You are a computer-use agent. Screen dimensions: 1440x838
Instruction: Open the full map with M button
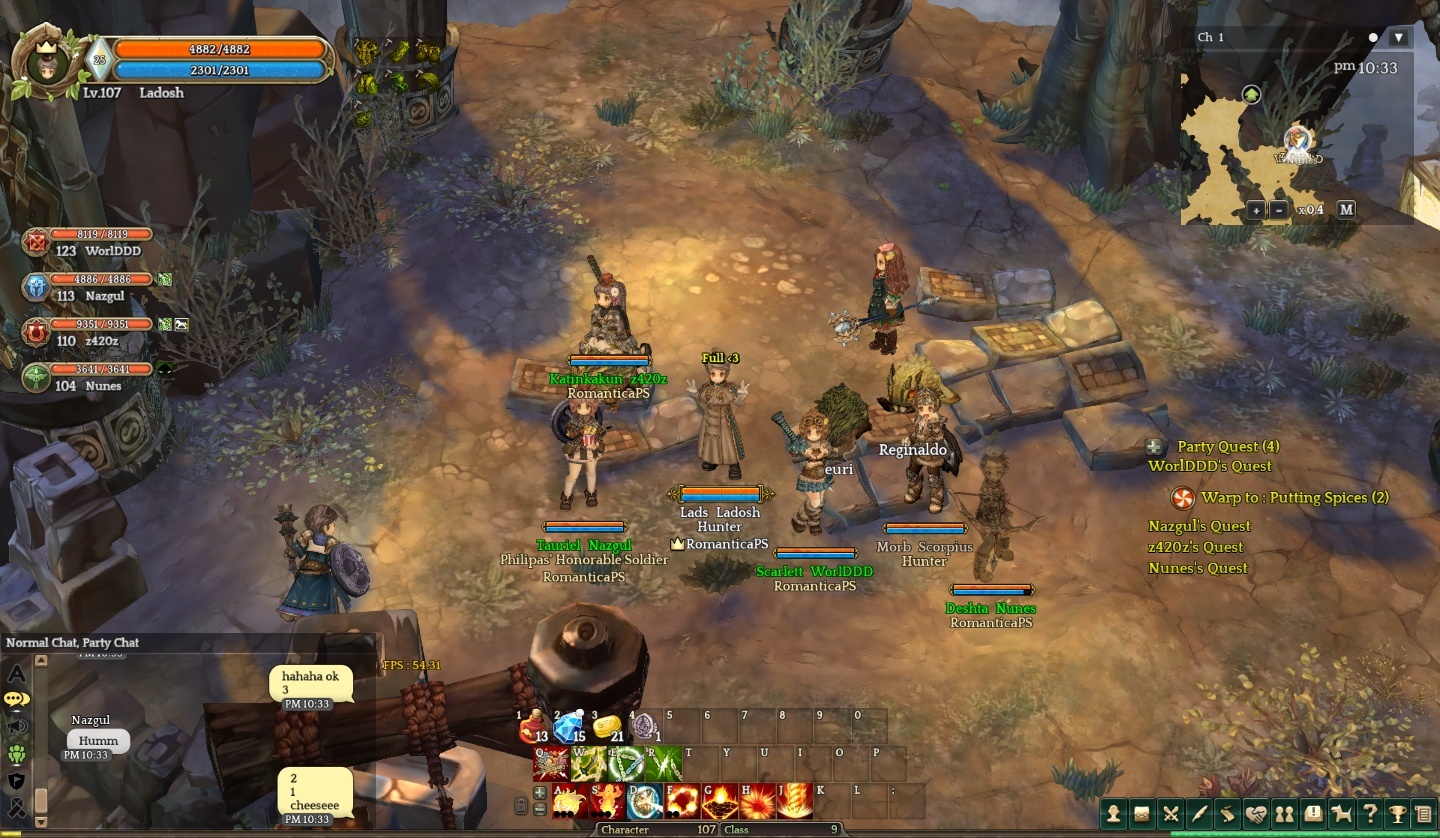1346,210
